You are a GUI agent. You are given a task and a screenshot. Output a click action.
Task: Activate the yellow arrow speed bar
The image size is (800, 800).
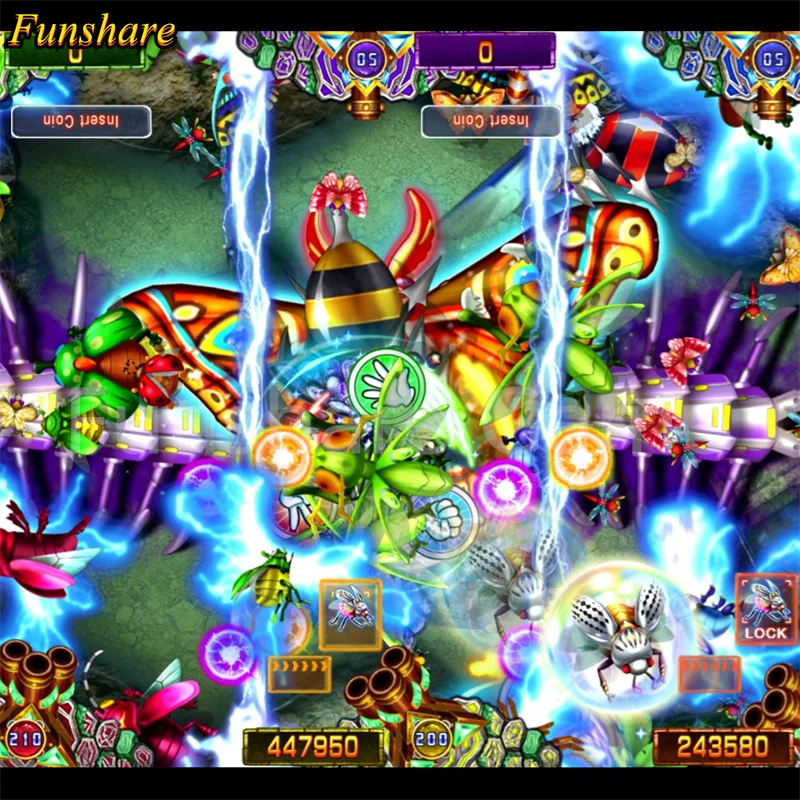(x=300, y=673)
